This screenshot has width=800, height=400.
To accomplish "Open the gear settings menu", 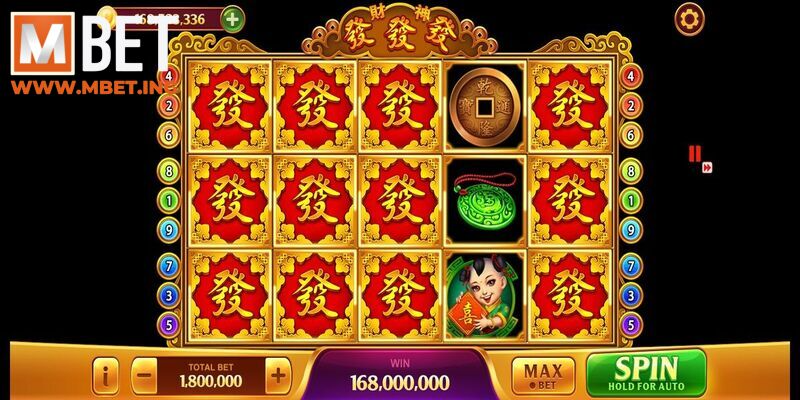I will [x=688, y=18].
